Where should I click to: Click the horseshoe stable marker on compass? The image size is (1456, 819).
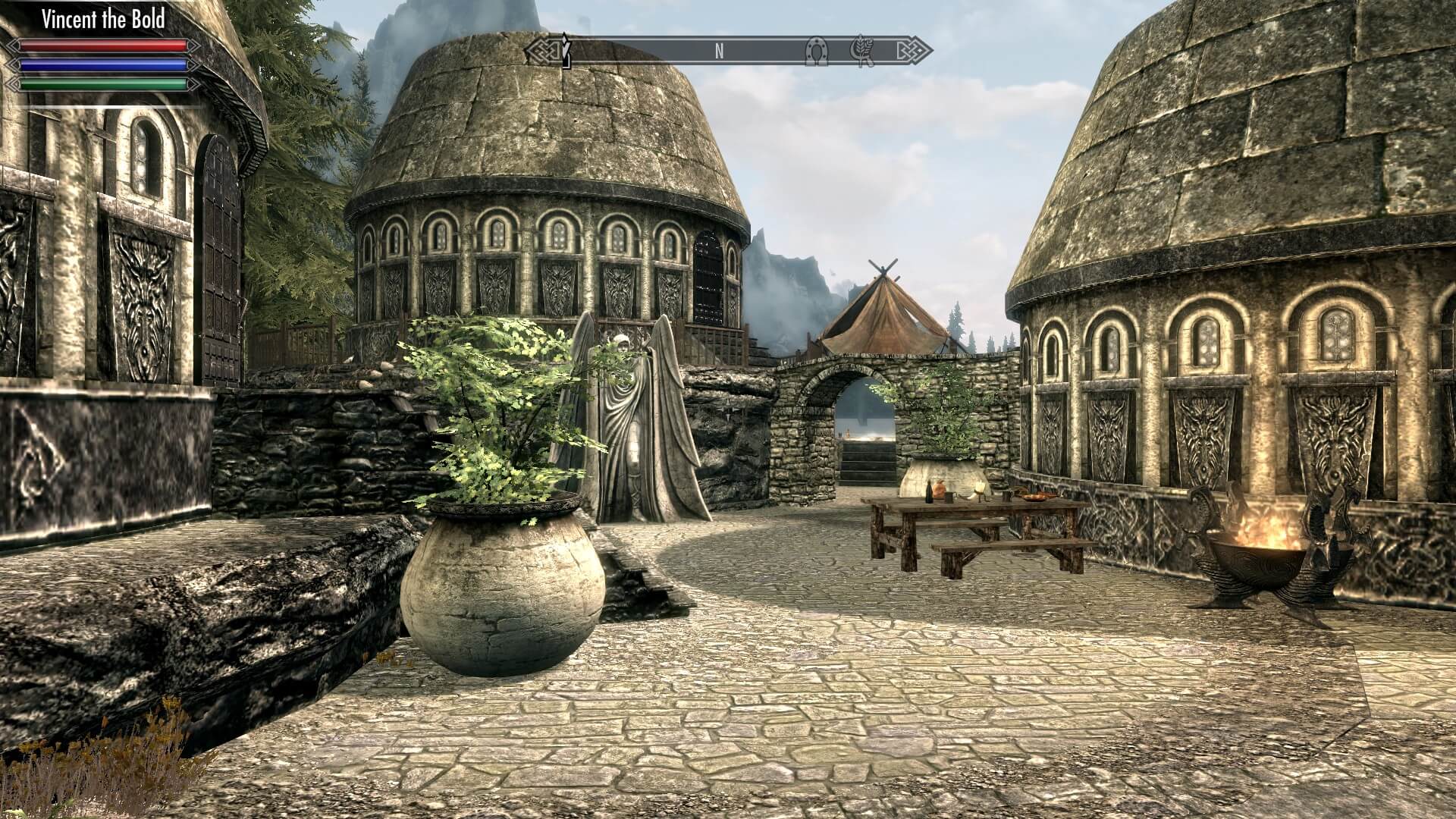coord(817,51)
